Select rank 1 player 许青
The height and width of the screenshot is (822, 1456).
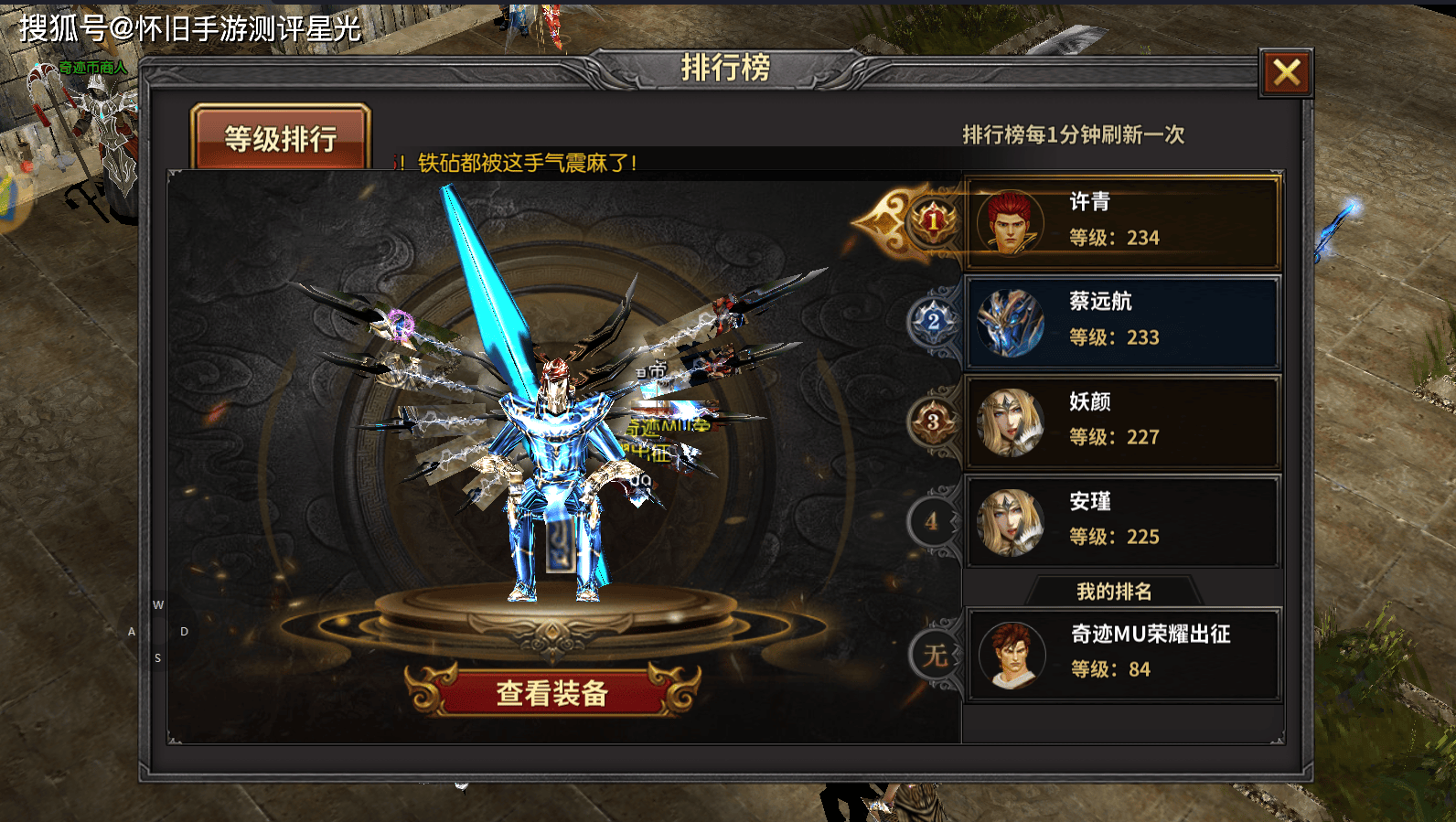(1122, 222)
